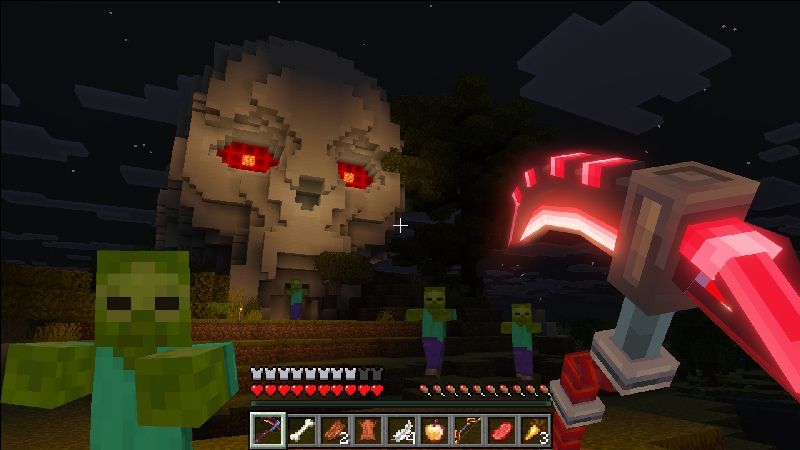Select the leather hide hotbar slot
This screenshot has height=450, width=800.
click(368, 430)
